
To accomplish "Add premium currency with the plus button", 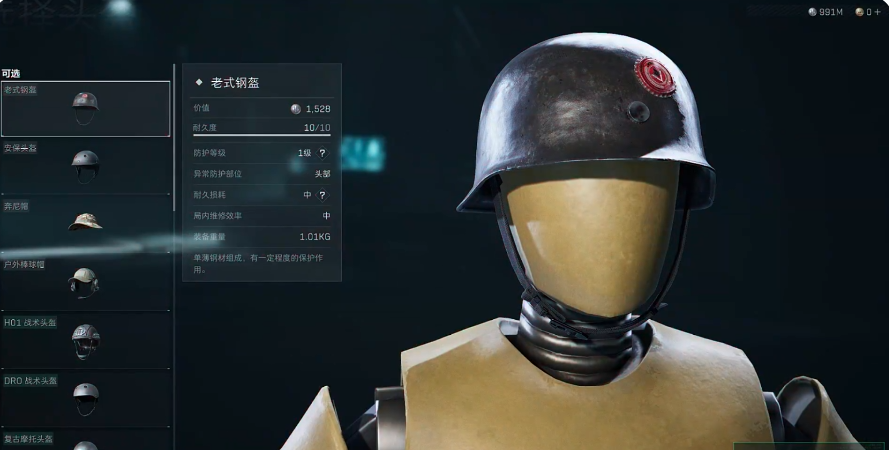I will (x=877, y=12).
